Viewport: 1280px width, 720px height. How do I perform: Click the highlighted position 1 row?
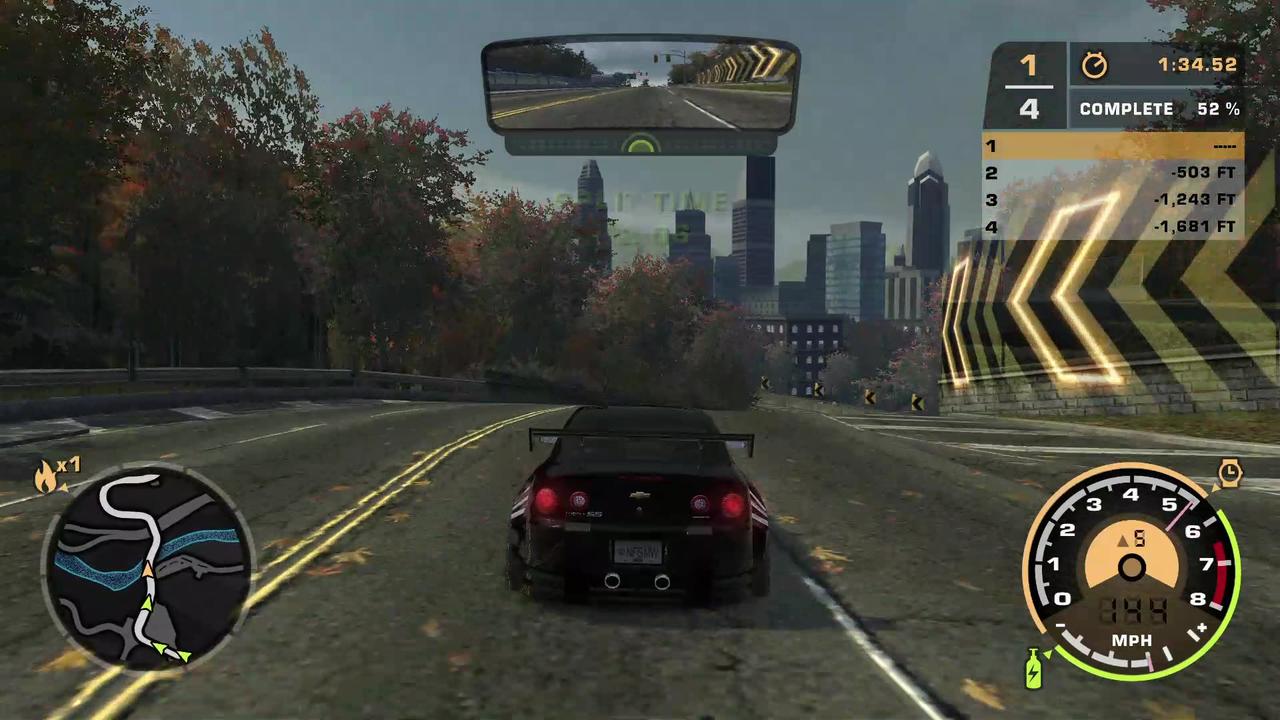coord(1110,146)
